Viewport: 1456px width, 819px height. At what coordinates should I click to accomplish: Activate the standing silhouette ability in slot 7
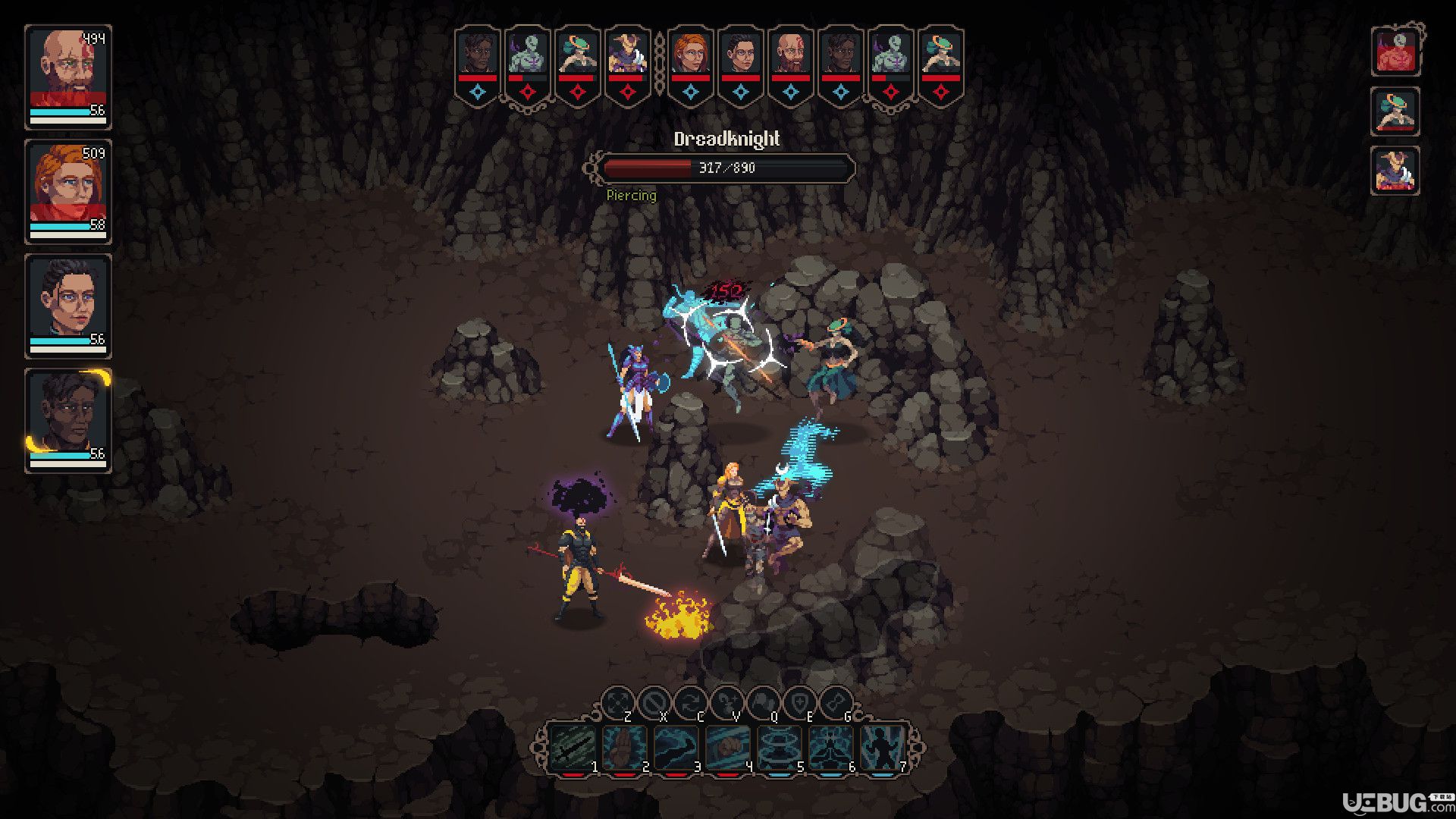tap(882, 749)
